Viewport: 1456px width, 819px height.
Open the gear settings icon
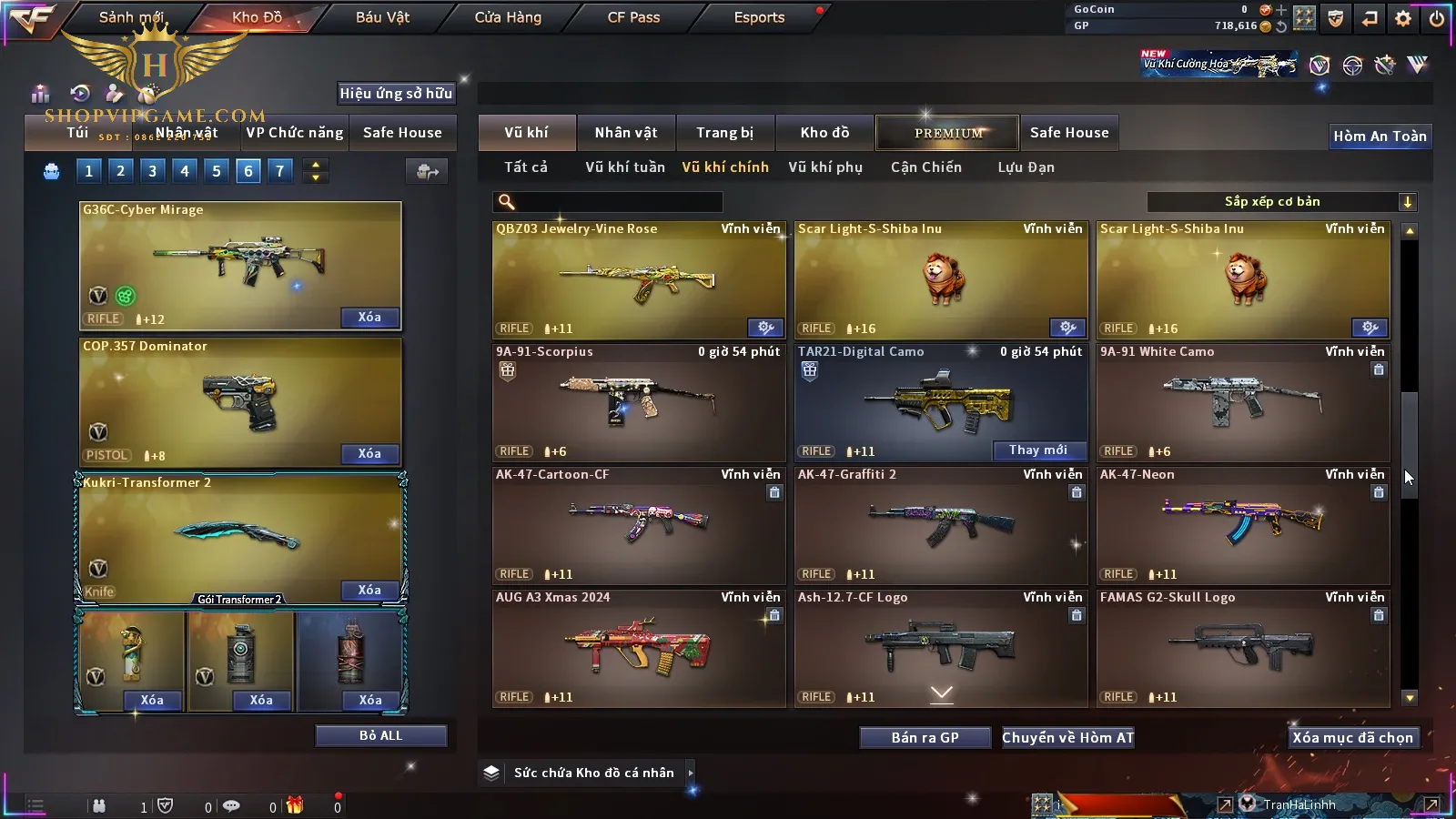pos(1402,18)
